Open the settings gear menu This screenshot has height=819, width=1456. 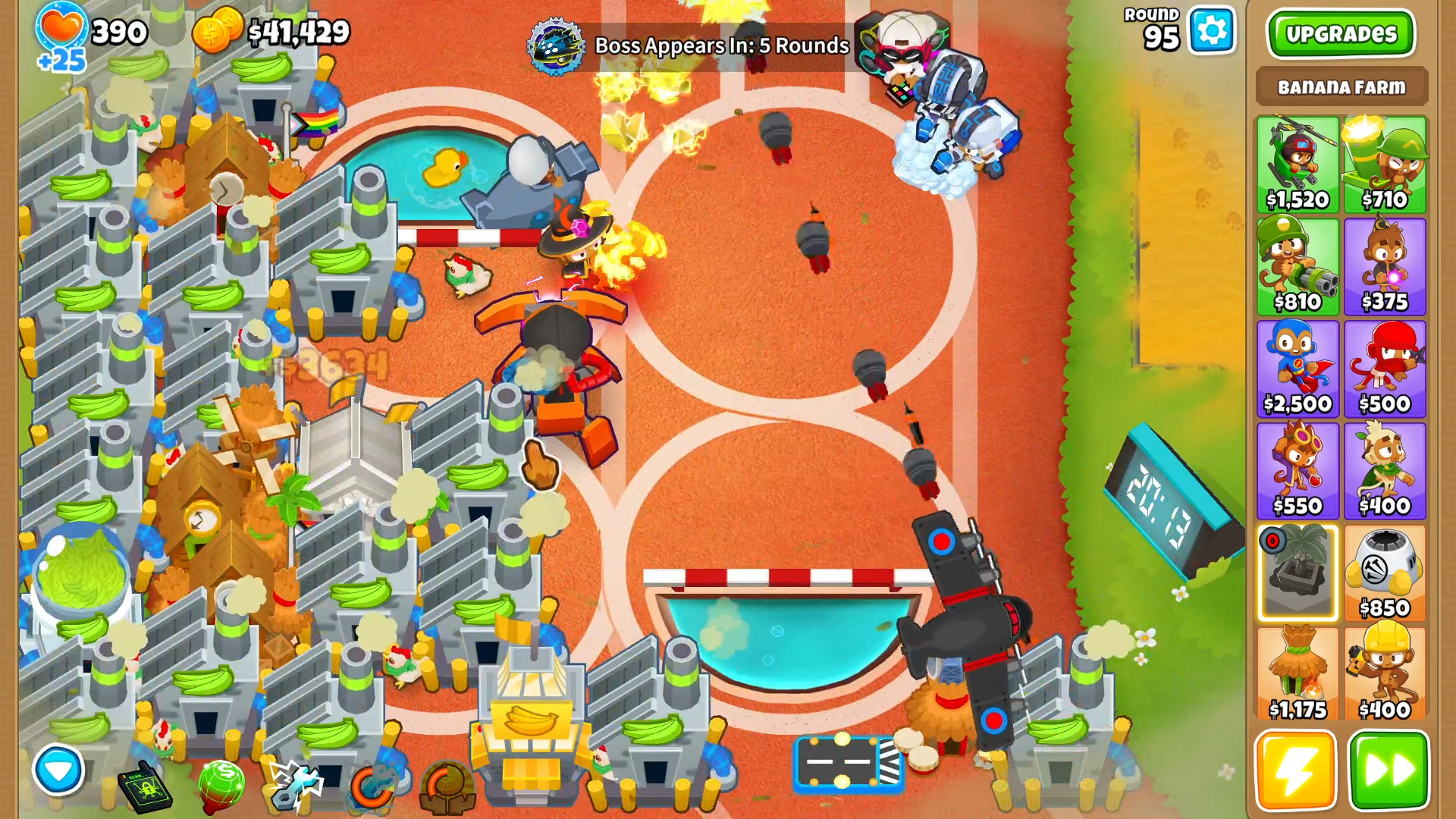pyautogui.click(x=1211, y=31)
